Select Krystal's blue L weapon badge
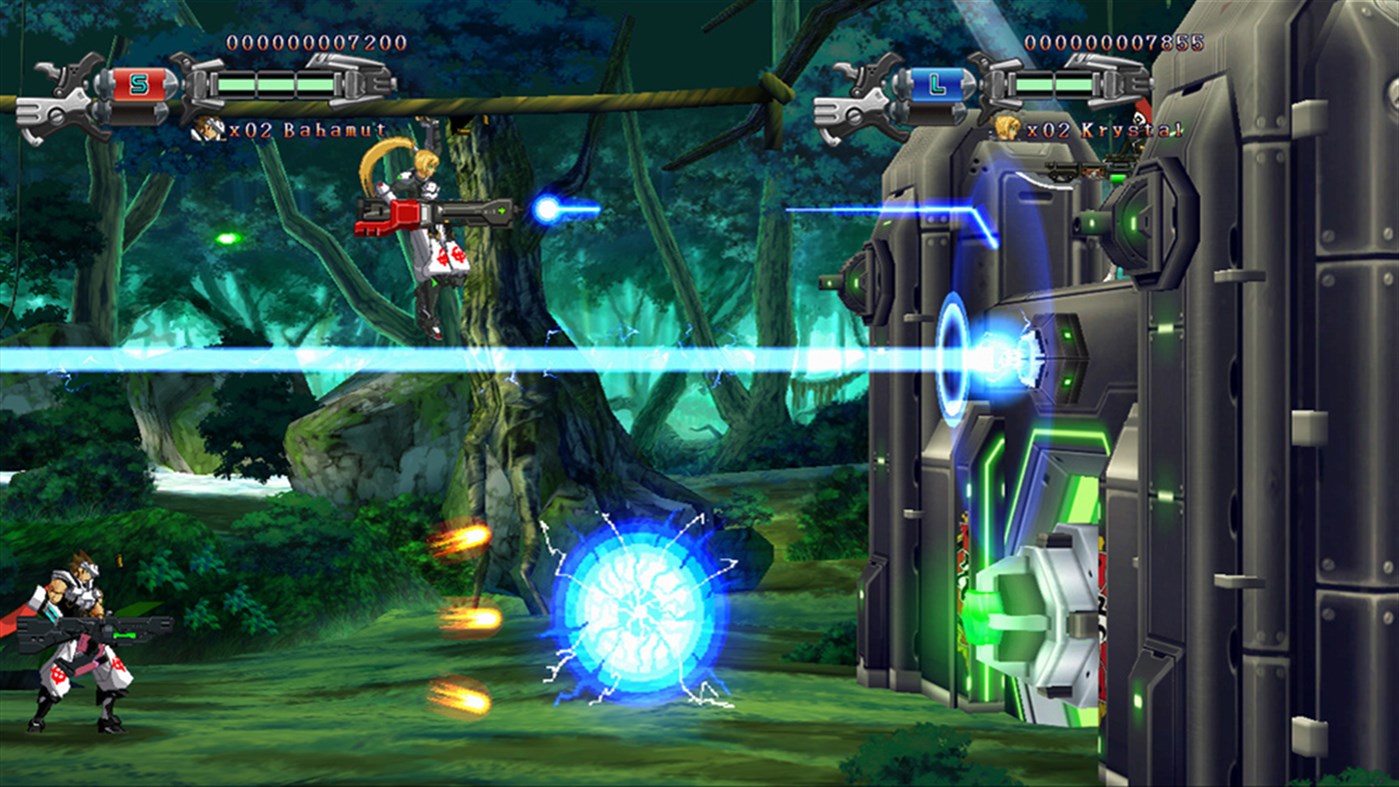This screenshot has height=787, width=1399. tap(936, 84)
